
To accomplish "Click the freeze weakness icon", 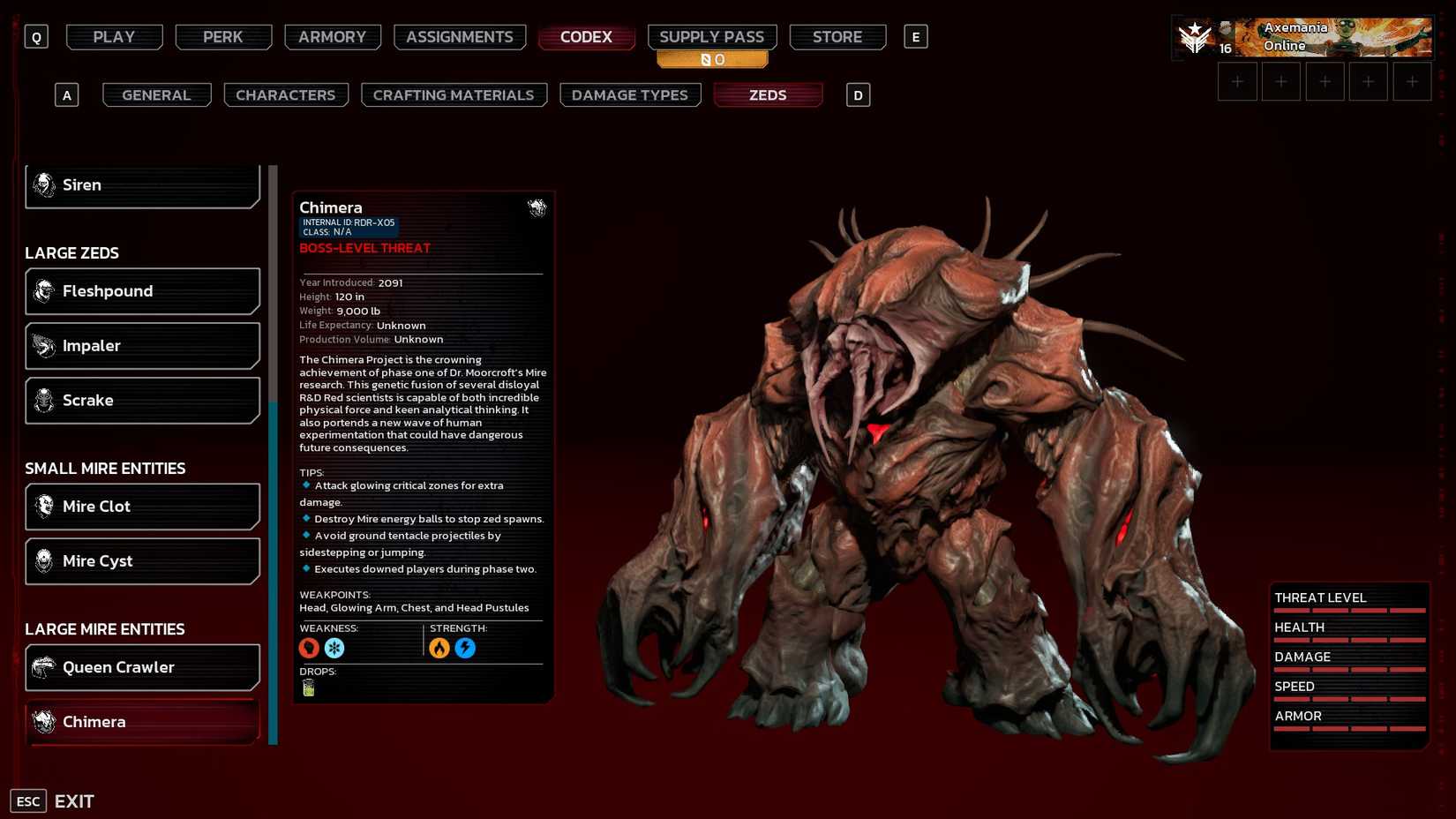I will tap(334, 647).
